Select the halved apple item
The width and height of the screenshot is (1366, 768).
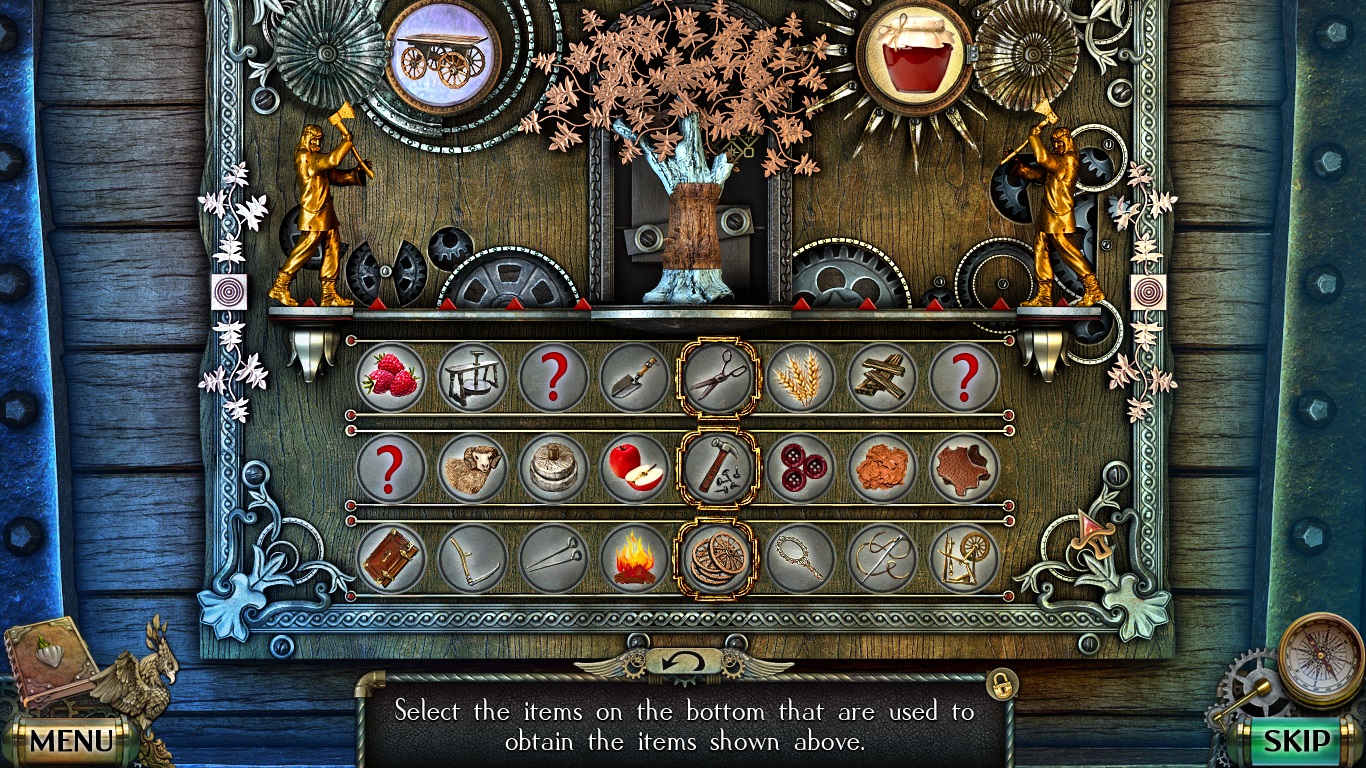(x=637, y=469)
